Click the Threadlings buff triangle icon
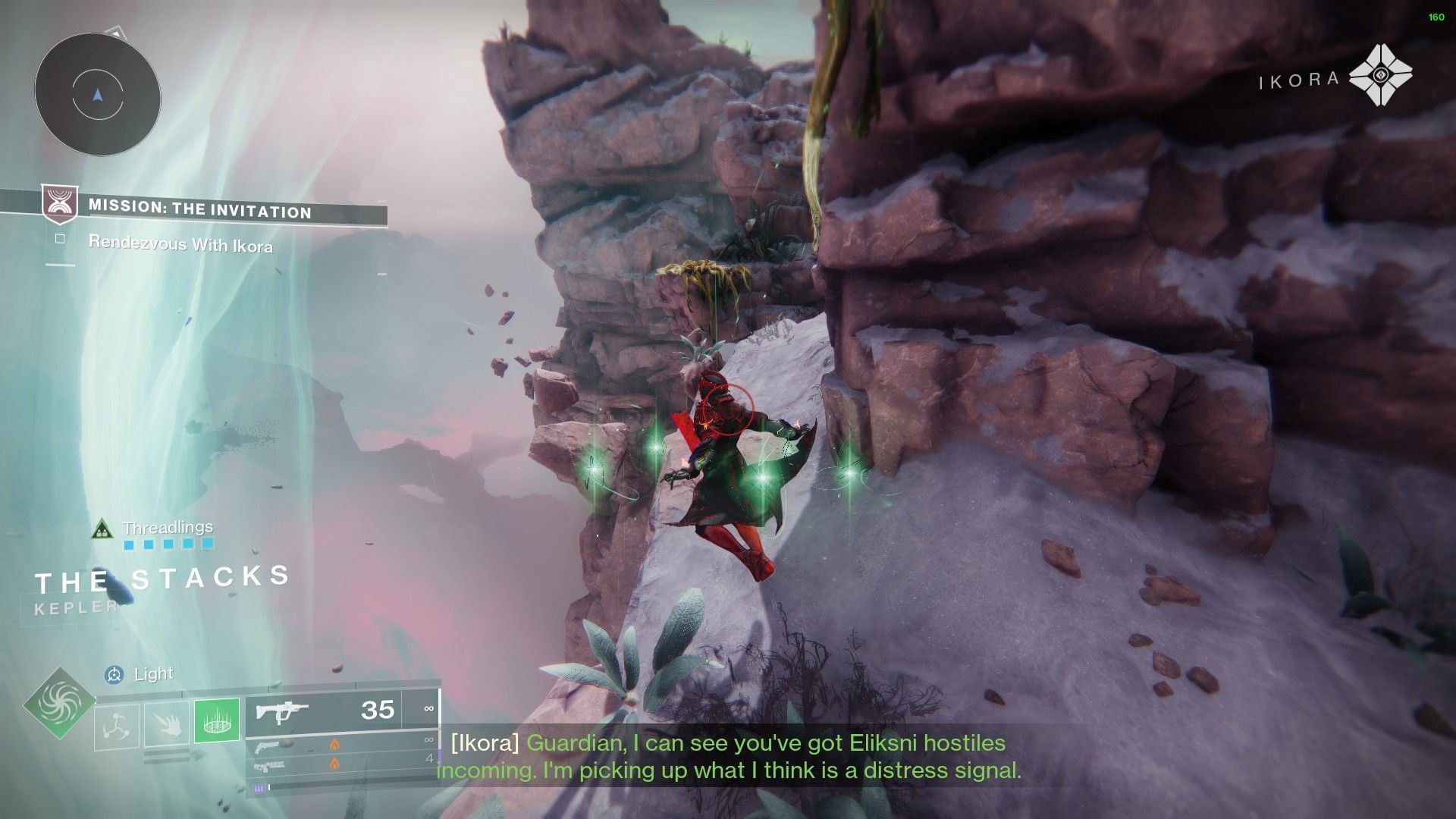The height and width of the screenshot is (819, 1456). pos(101,529)
